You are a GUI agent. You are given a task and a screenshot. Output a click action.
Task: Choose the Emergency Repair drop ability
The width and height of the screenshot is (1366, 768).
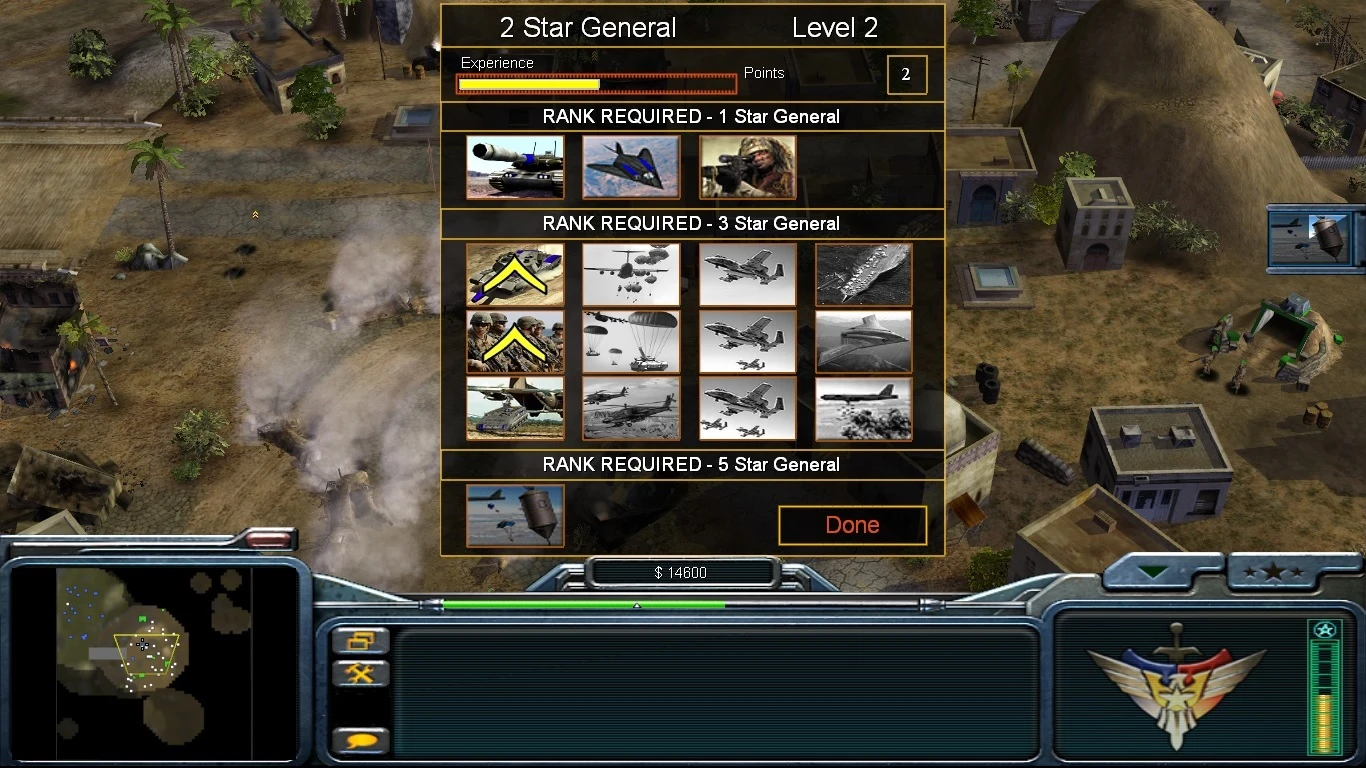[x=513, y=408]
